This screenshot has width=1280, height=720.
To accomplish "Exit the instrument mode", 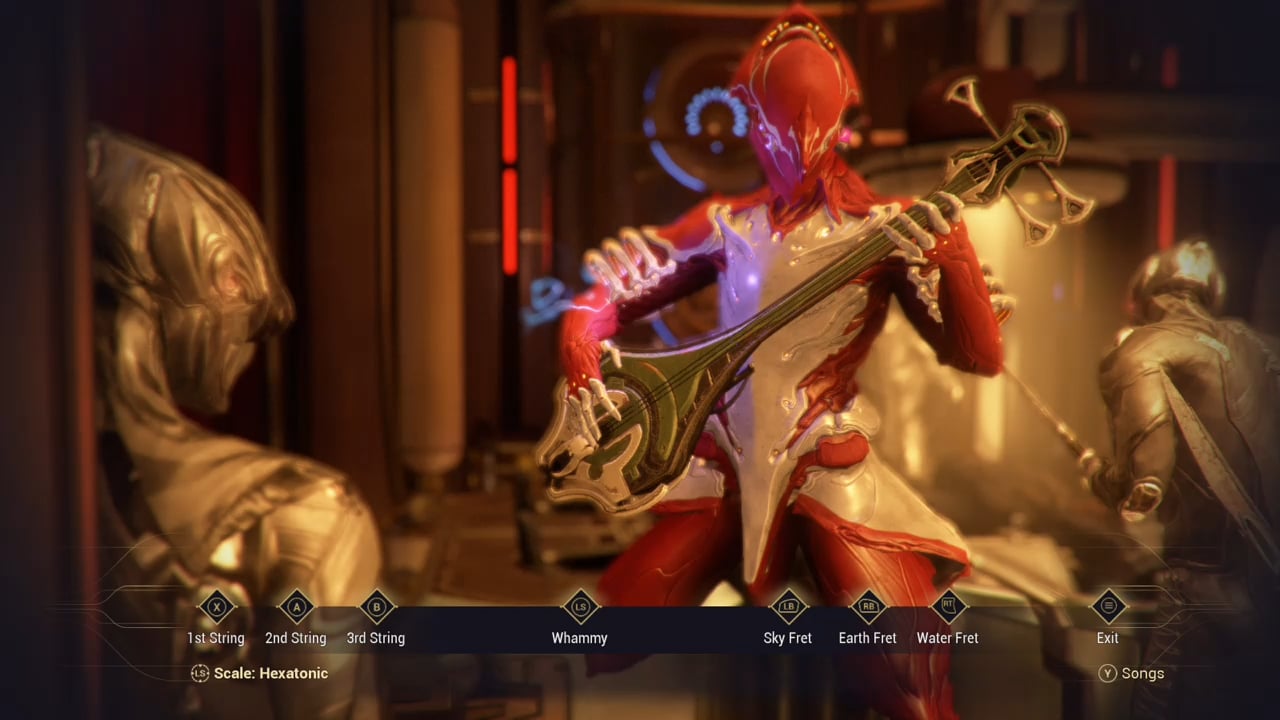I will (1108, 607).
